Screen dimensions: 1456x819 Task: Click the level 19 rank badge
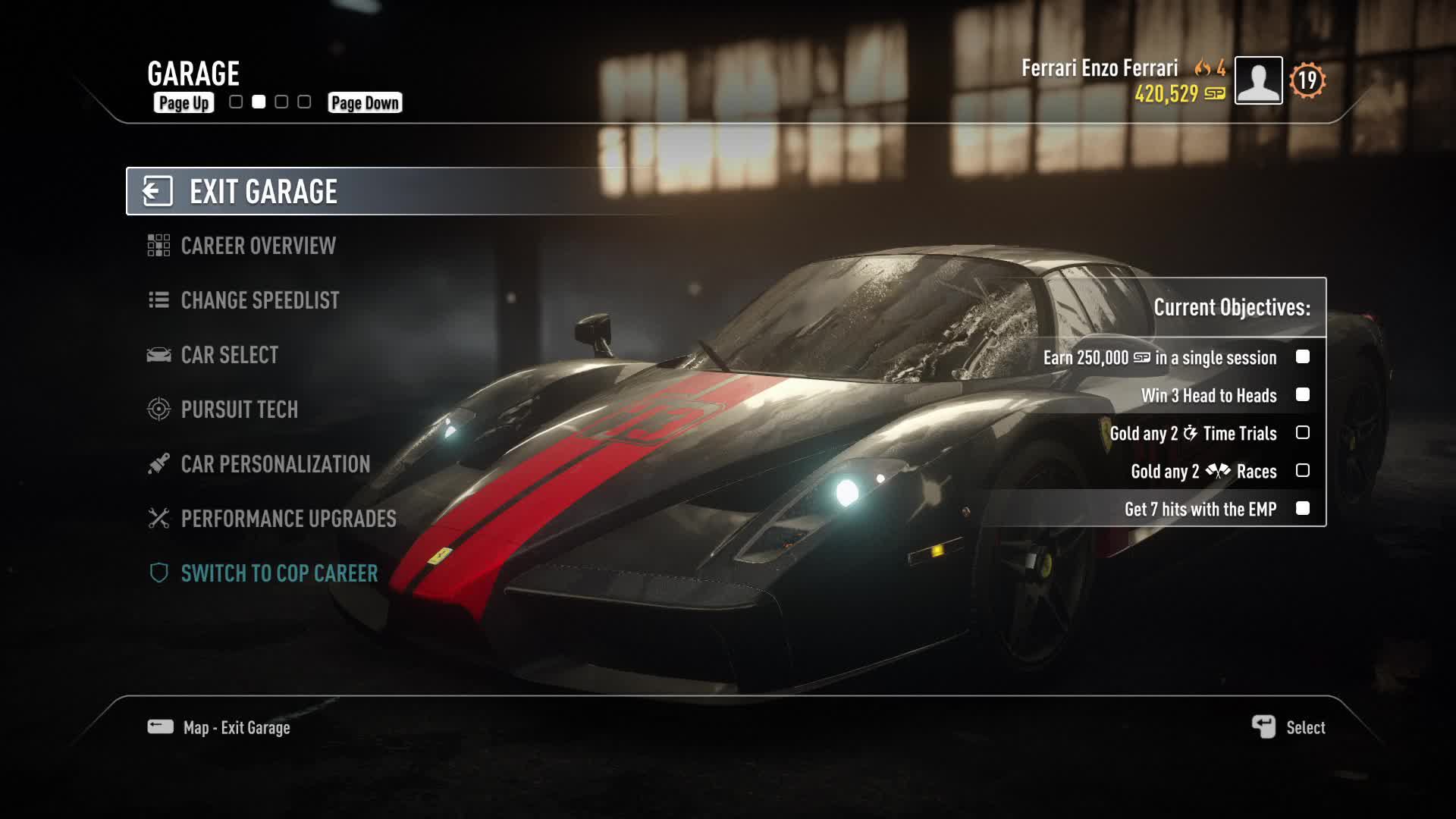(x=1307, y=80)
